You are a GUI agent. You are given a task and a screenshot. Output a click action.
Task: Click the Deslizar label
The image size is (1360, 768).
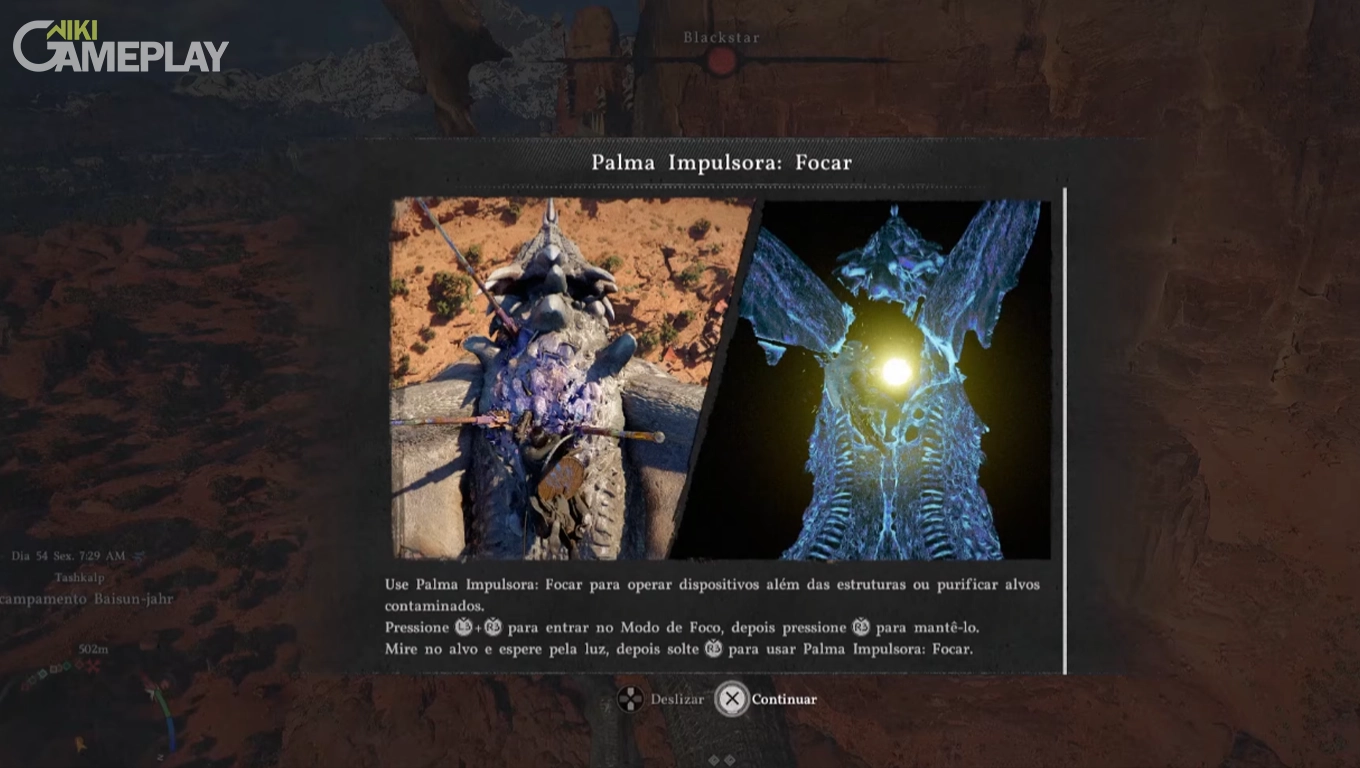[676, 700]
